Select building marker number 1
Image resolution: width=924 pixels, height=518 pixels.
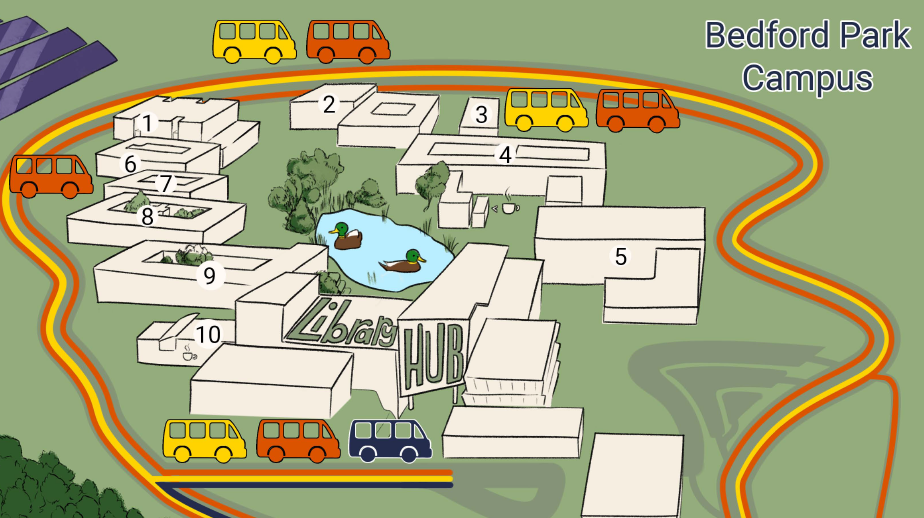tap(148, 123)
